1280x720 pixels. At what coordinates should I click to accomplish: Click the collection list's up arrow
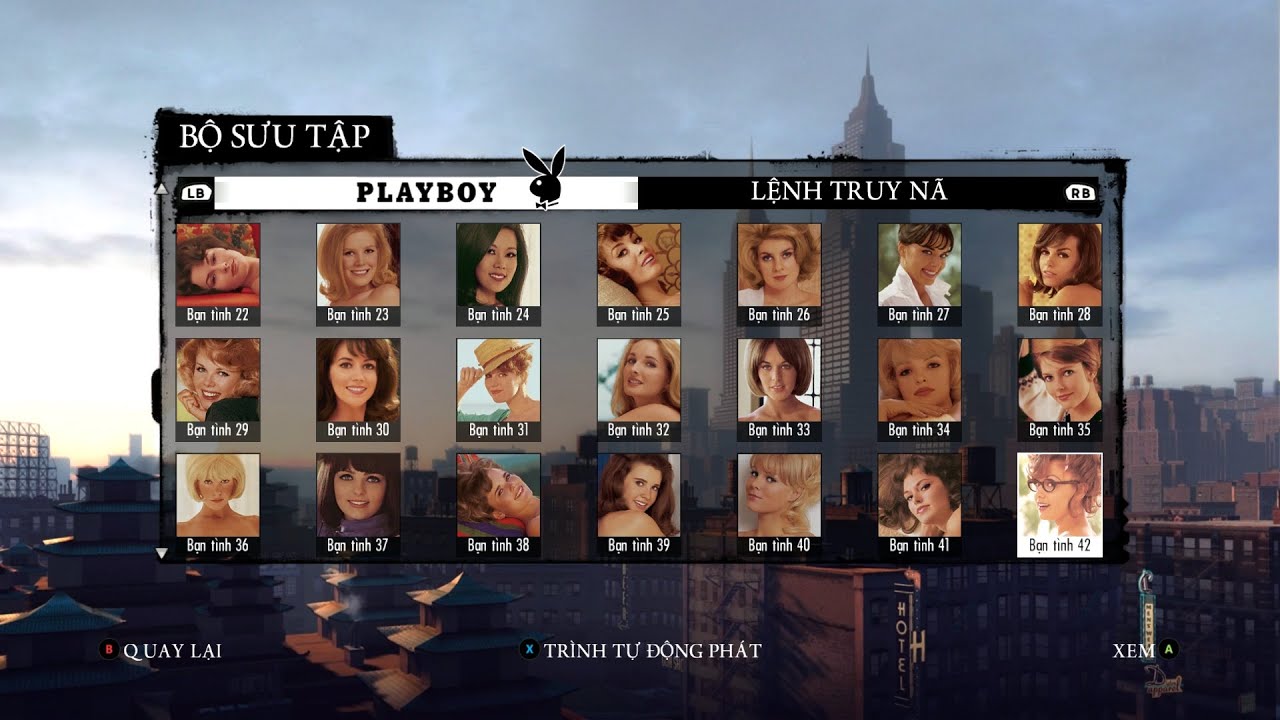point(160,187)
